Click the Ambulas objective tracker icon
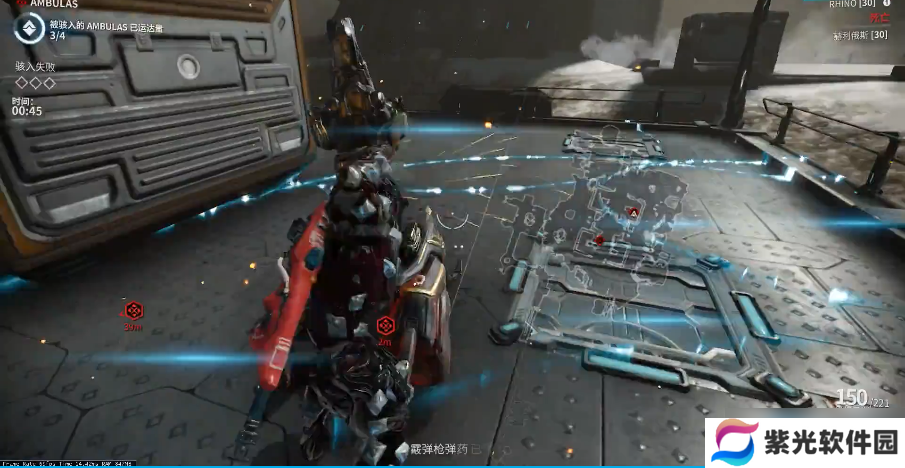This screenshot has height=468, width=905. click(29, 30)
